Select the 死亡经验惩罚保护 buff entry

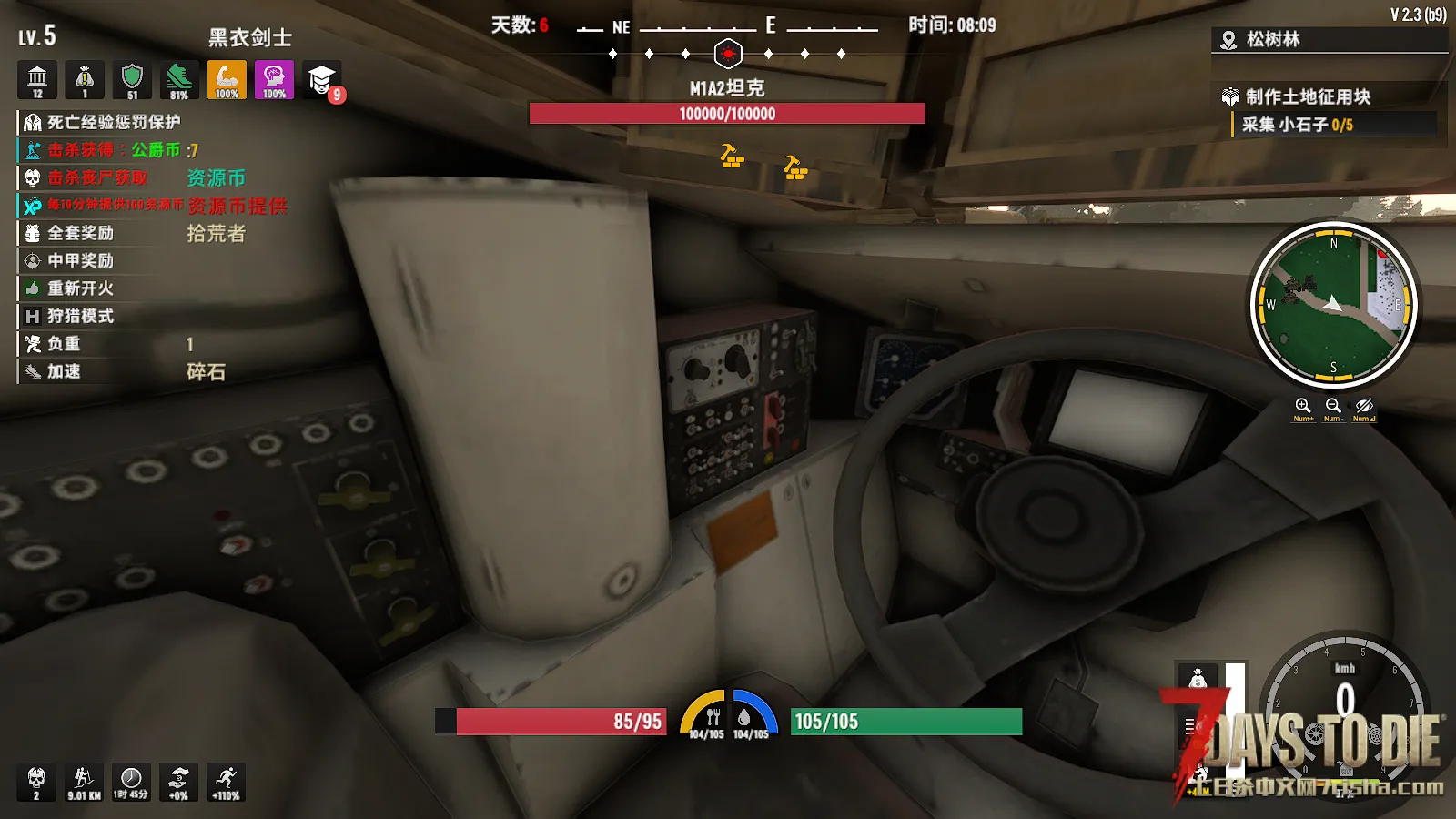click(113, 122)
